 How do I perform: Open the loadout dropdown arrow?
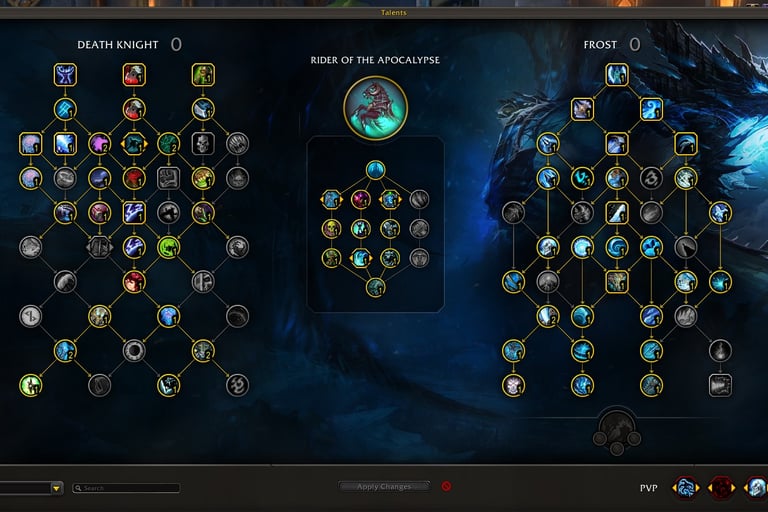57,488
